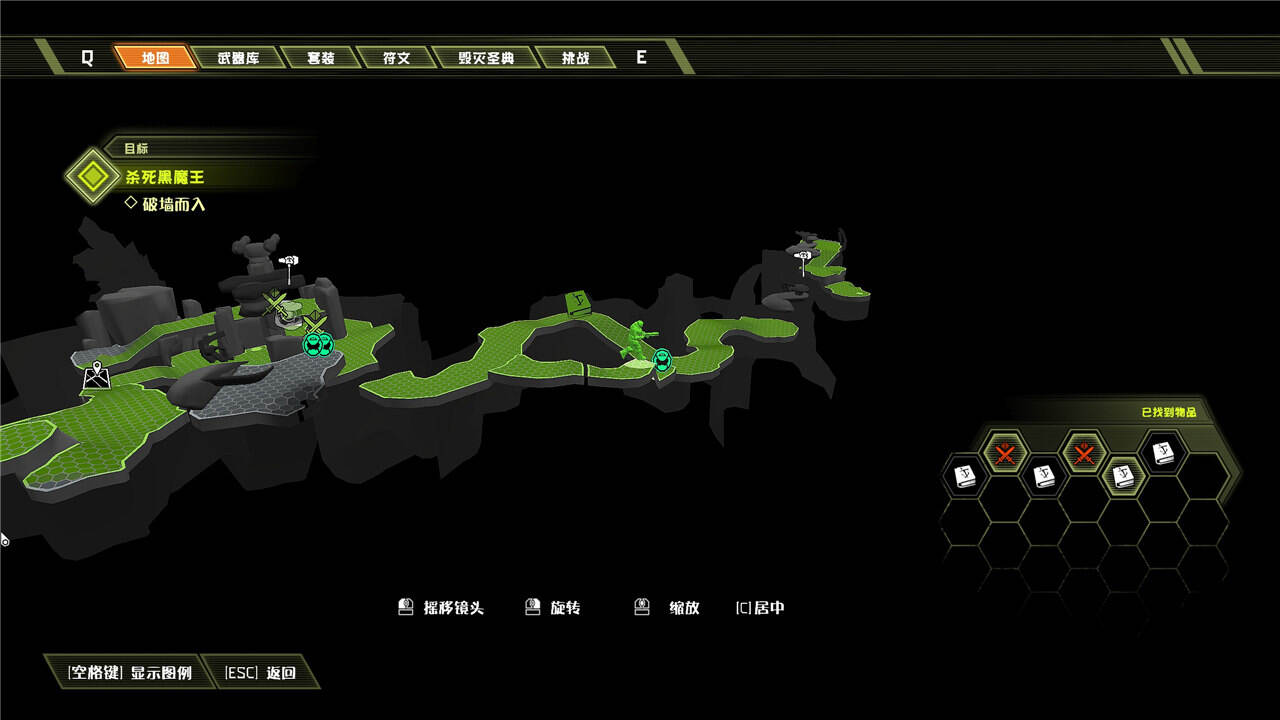Show the 挑战 challenges tab

click(575, 58)
